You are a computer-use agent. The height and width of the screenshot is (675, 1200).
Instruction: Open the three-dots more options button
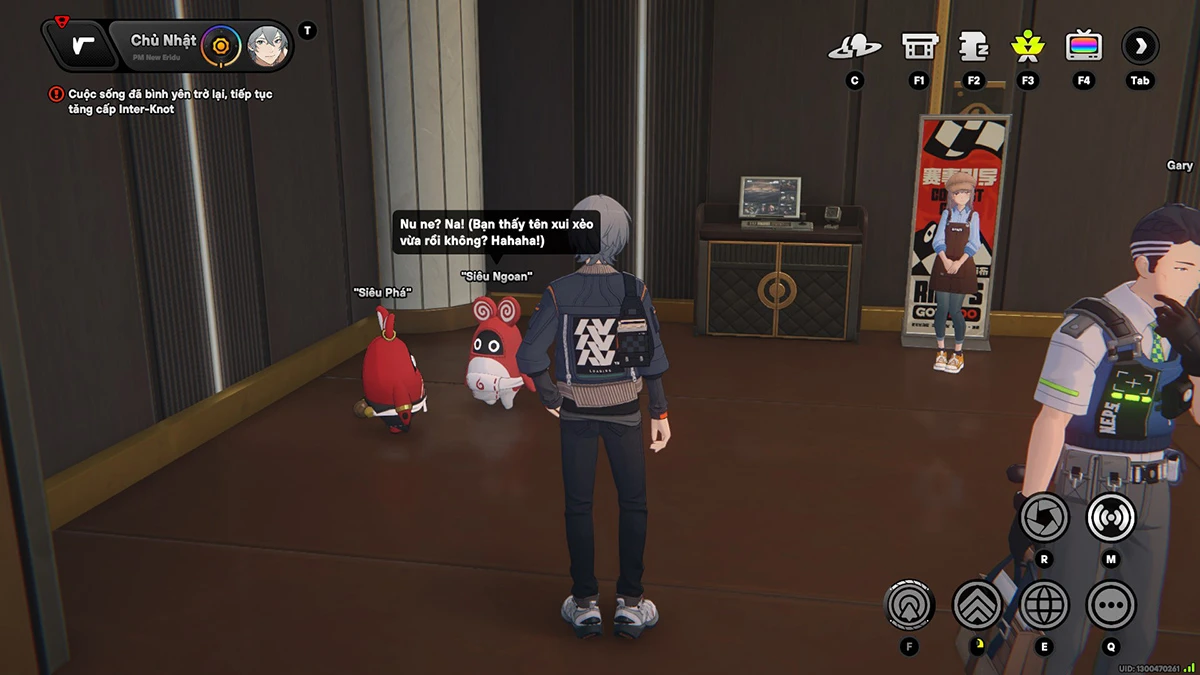pos(1110,604)
